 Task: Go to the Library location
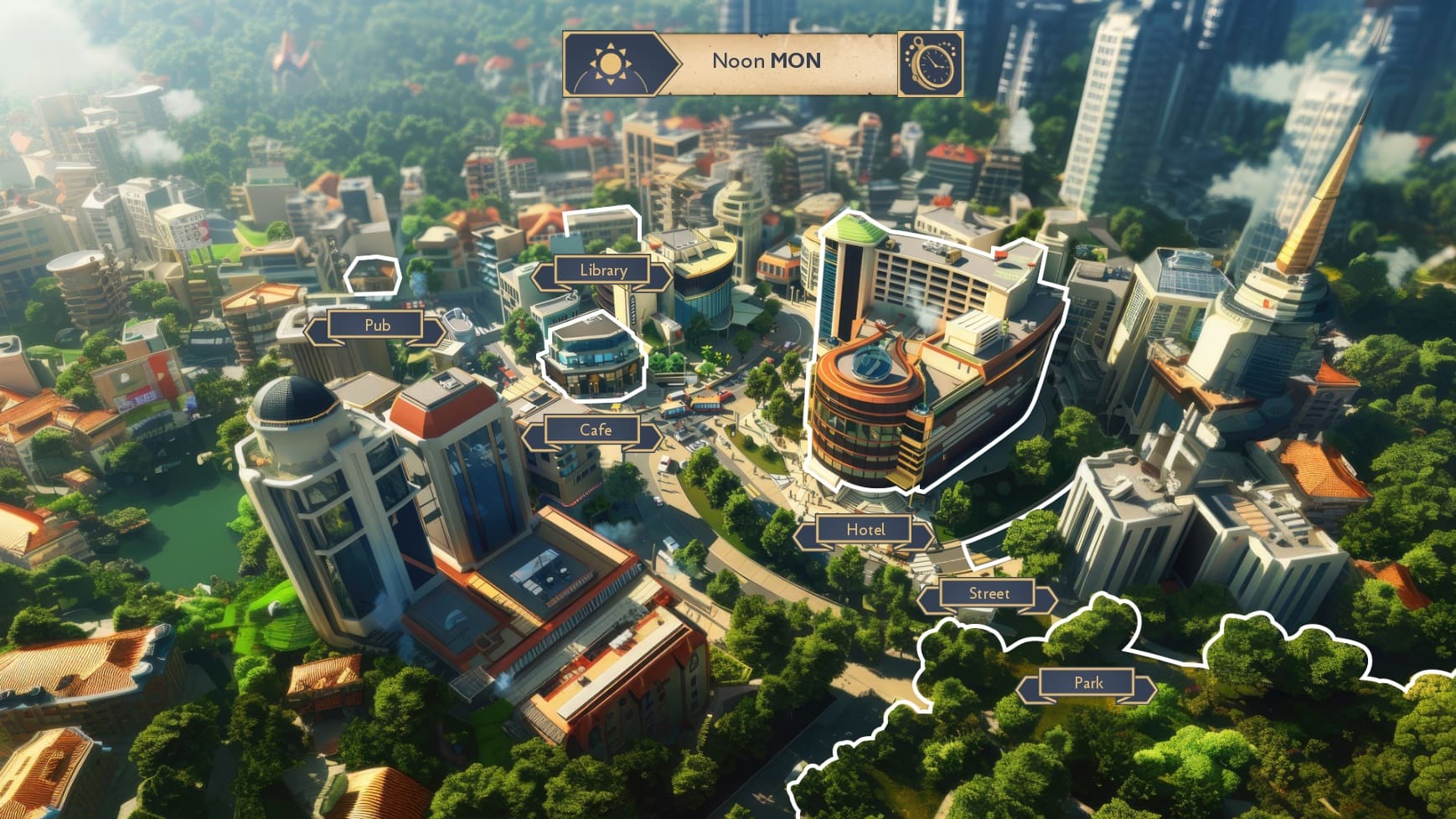pos(603,270)
